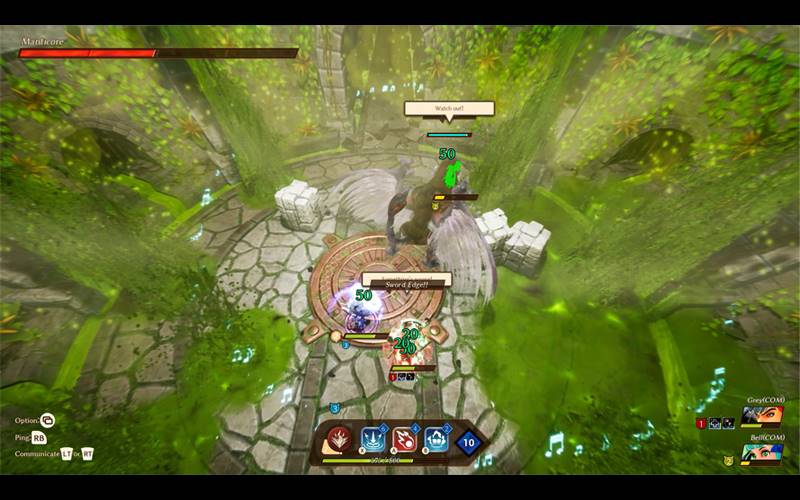Viewport: 800px width, 500px height.
Task: Cast the red fireball skill
Action: (x=405, y=439)
